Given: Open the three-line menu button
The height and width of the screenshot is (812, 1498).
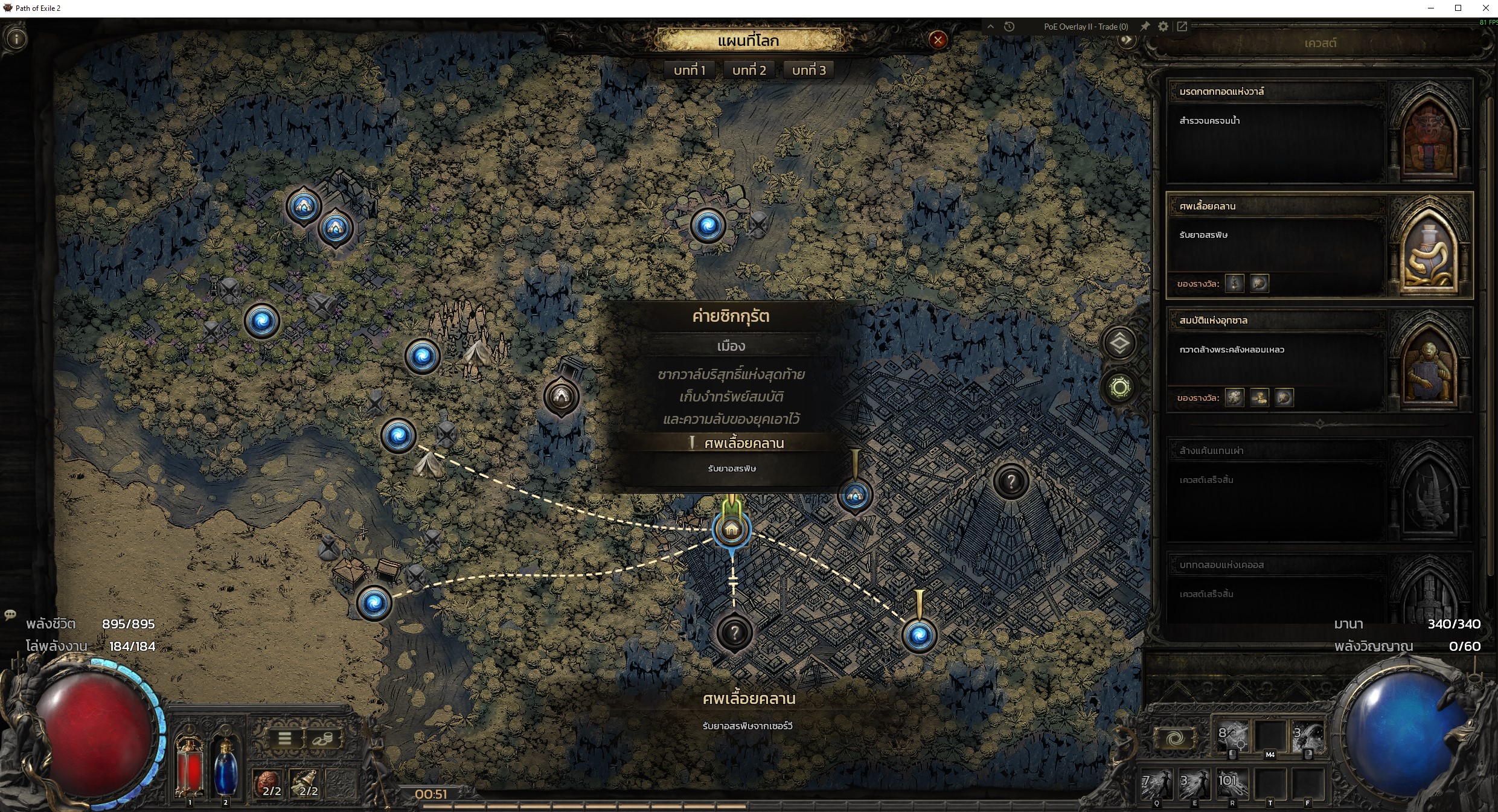Looking at the screenshot, I should pyautogui.click(x=284, y=738).
